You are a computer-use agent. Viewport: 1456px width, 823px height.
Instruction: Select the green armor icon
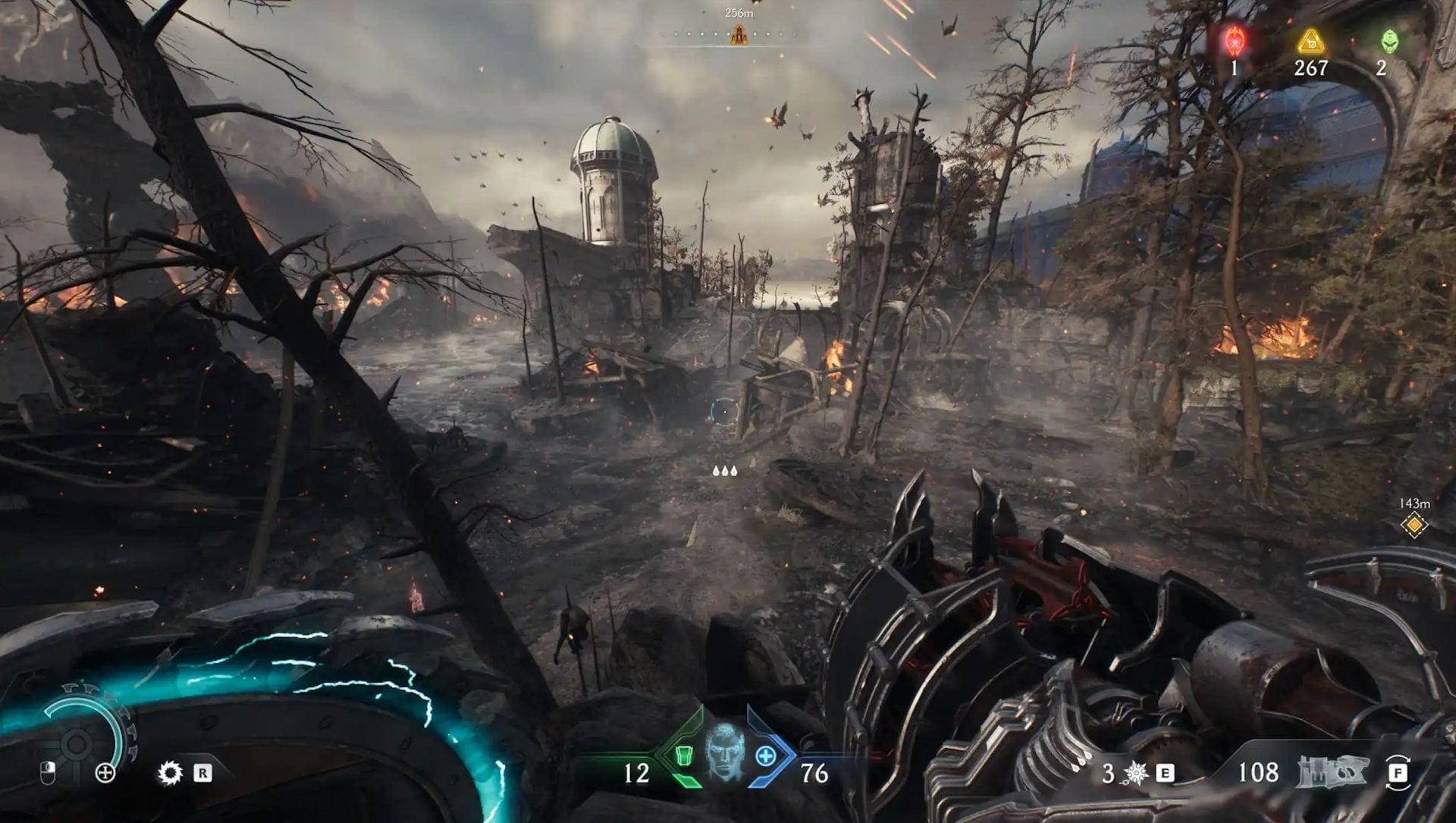pyautogui.click(x=683, y=756)
